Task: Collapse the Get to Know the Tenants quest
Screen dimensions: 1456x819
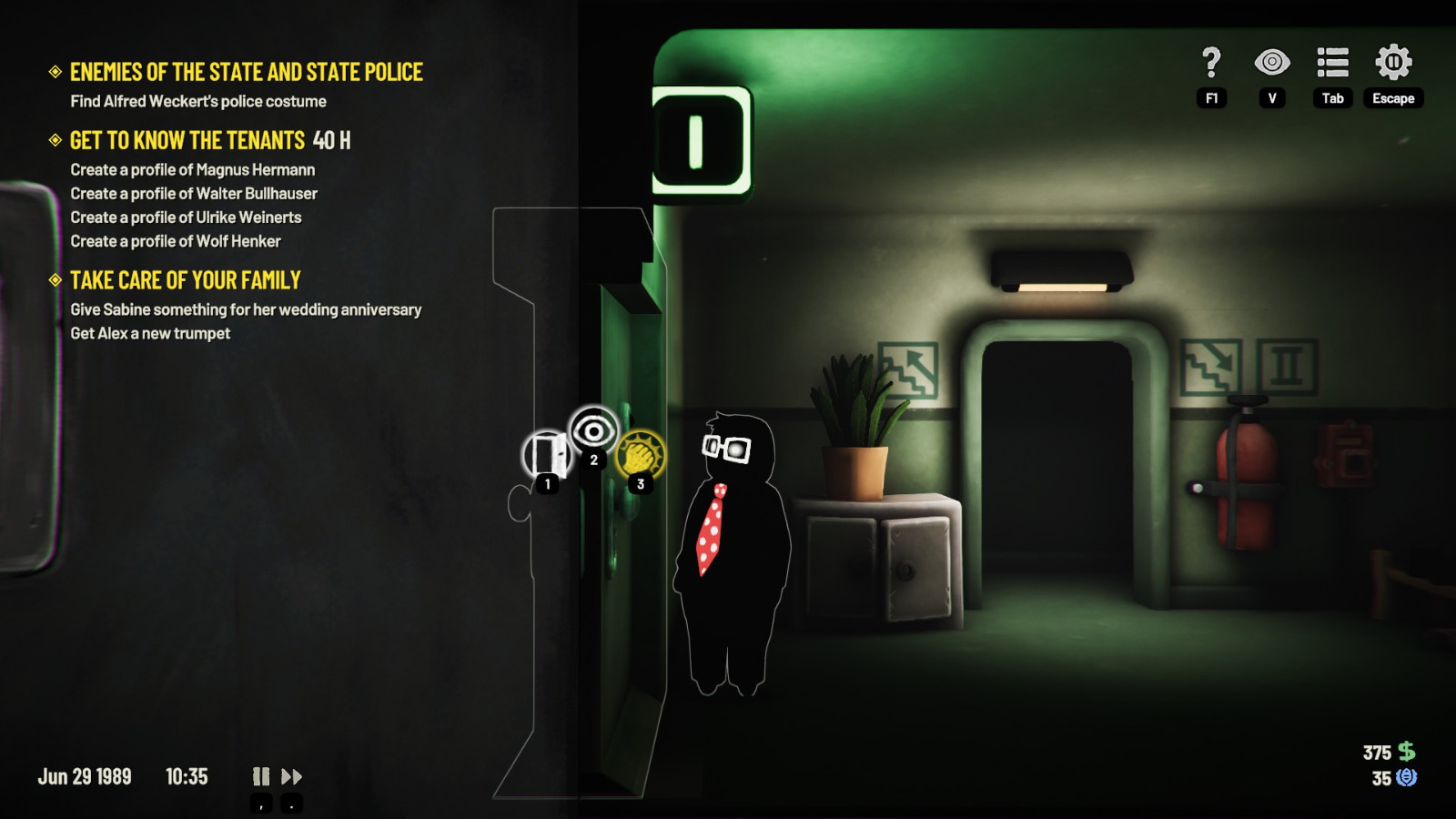Action: 55,141
